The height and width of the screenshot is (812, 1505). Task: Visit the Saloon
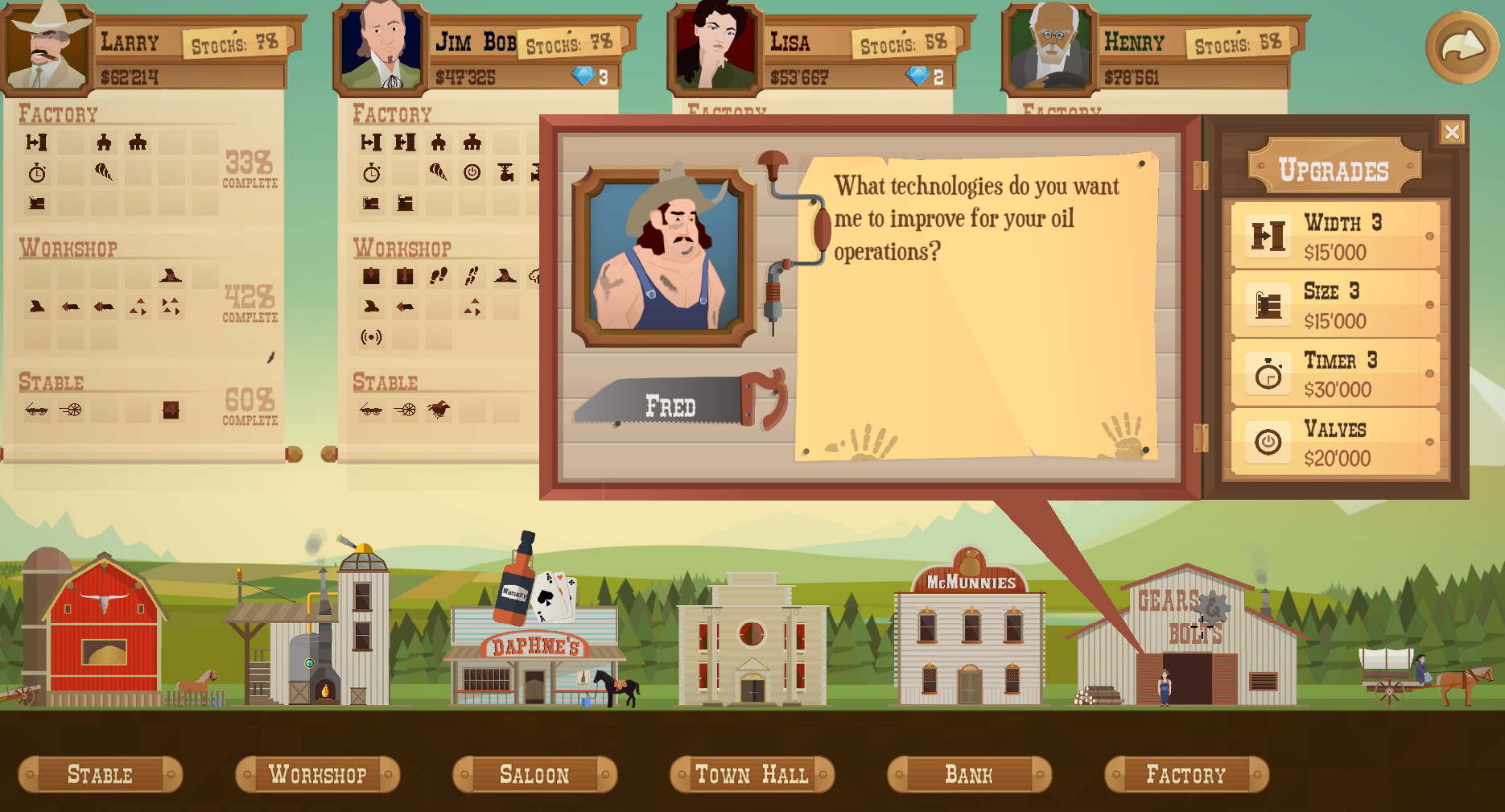point(534,774)
